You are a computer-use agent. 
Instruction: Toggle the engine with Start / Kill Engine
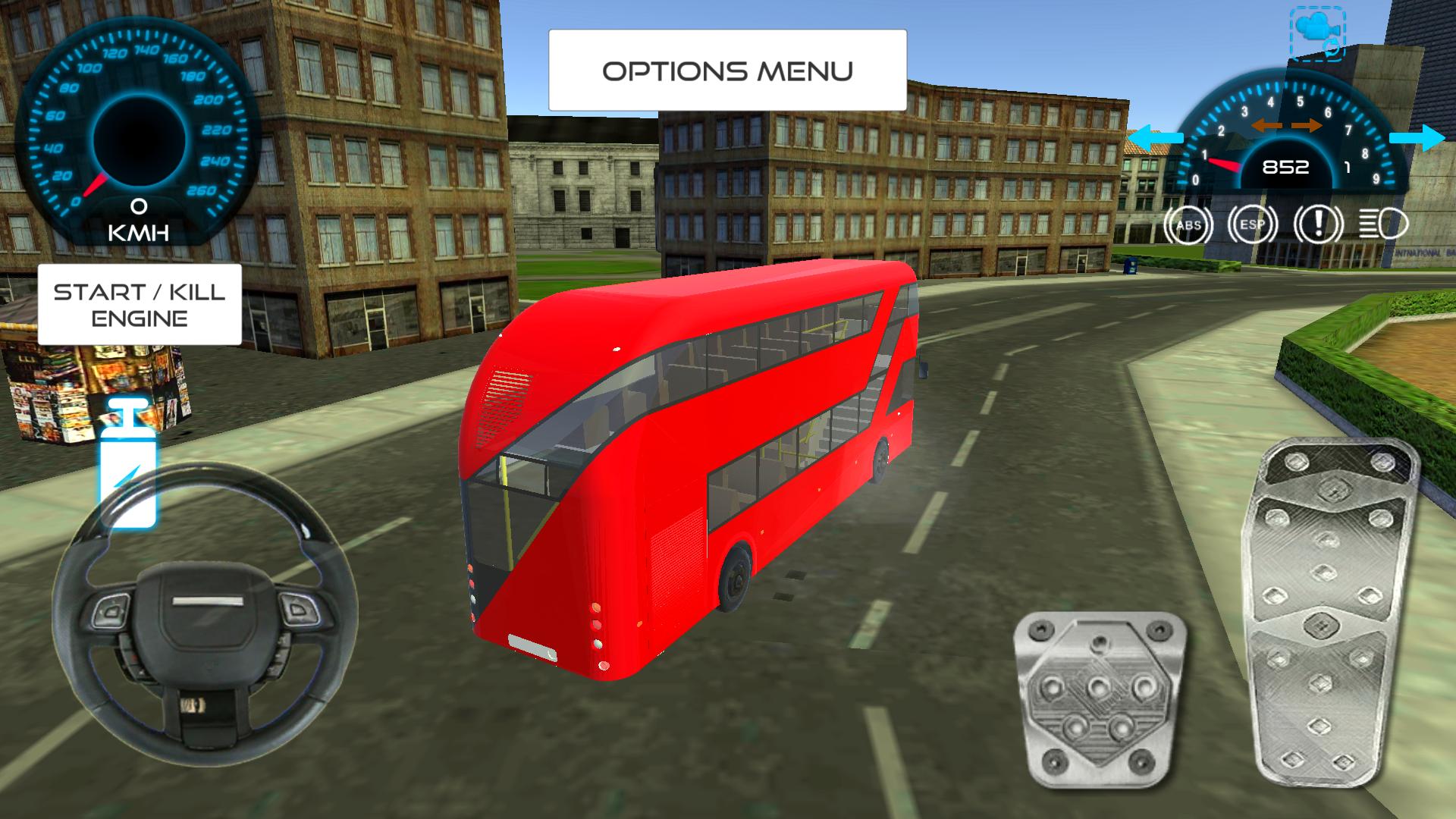coord(139,304)
